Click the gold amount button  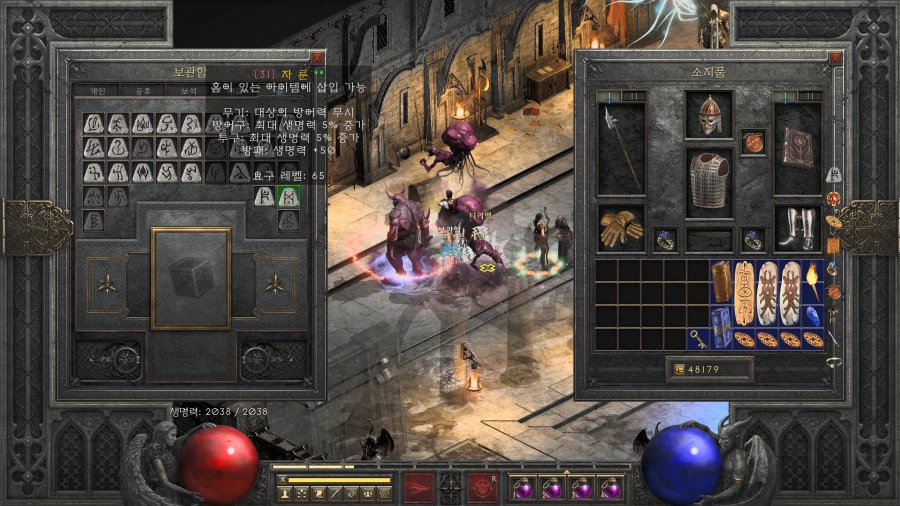(709, 370)
